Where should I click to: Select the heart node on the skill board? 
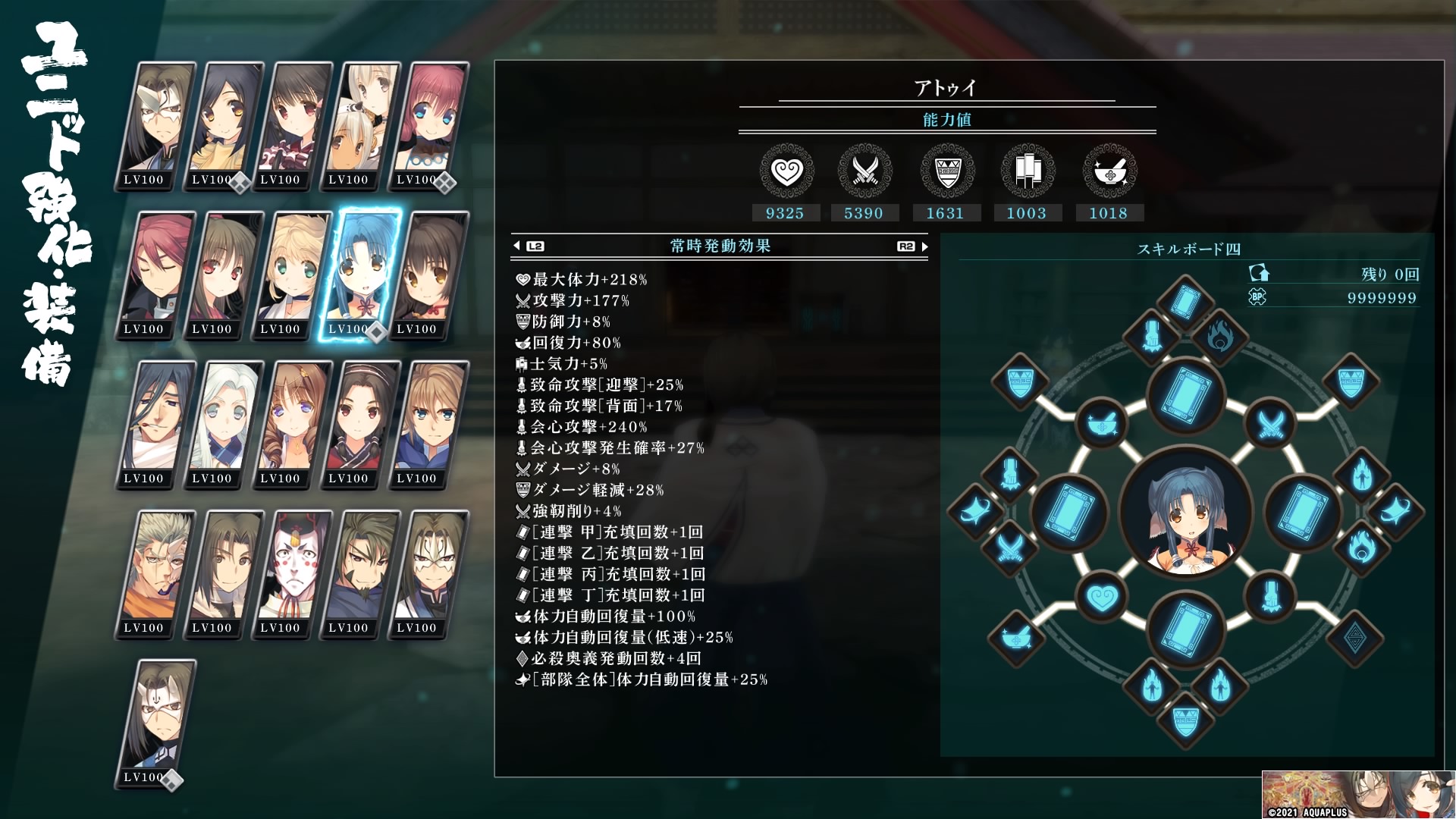coord(1102,598)
